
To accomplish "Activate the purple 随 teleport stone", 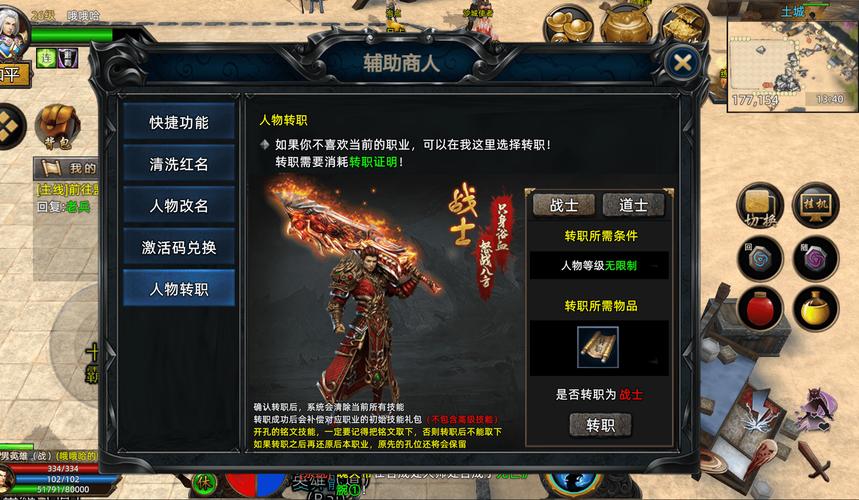I will click(816, 258).
